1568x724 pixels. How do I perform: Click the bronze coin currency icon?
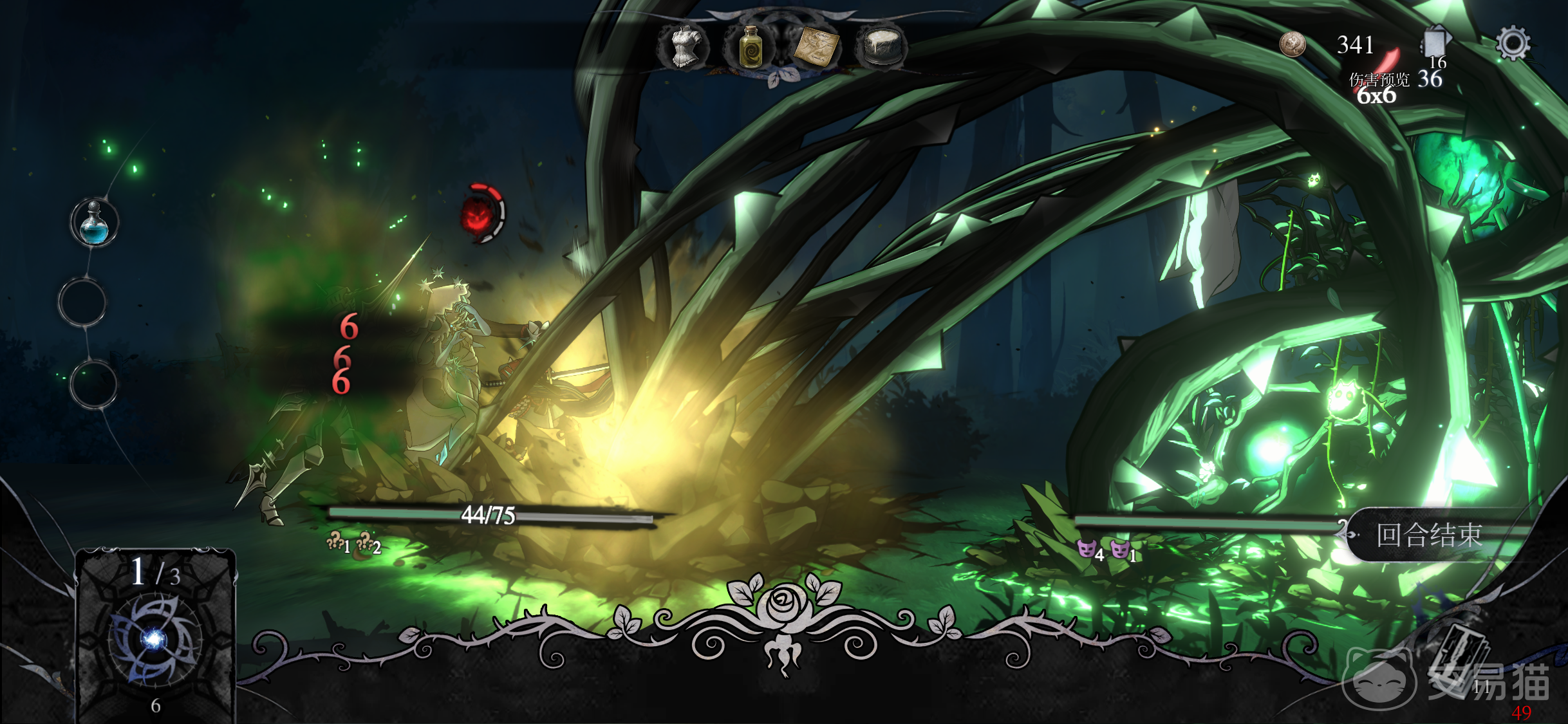(x=1292, y=44)
